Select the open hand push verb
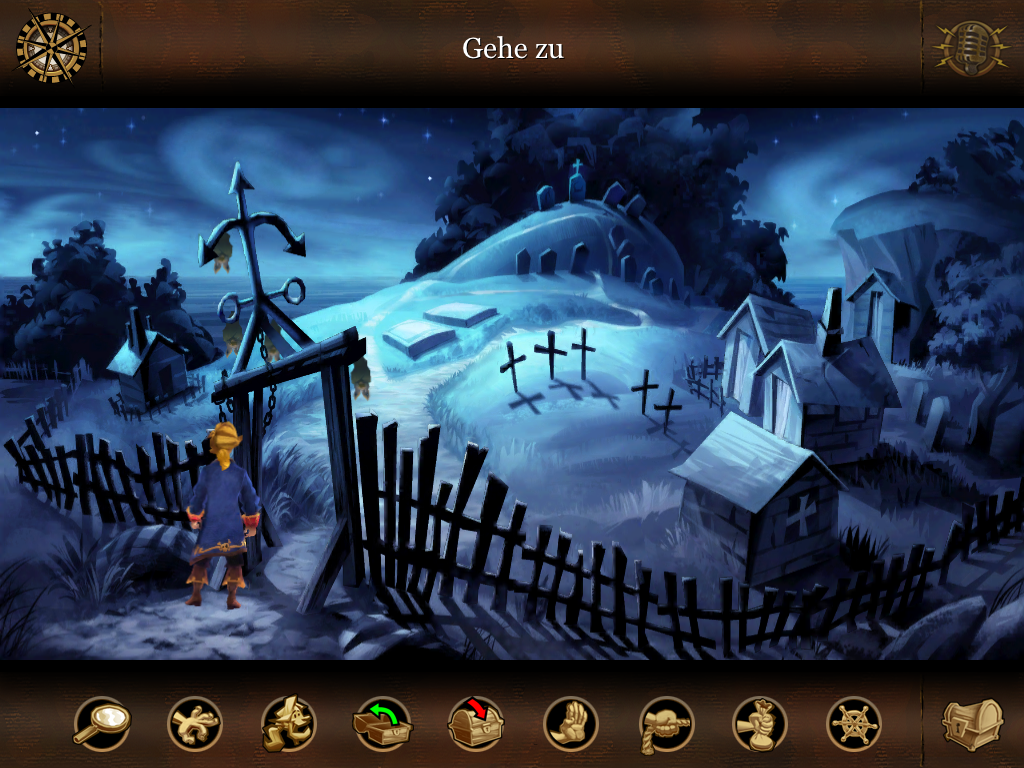 [571, 723]
